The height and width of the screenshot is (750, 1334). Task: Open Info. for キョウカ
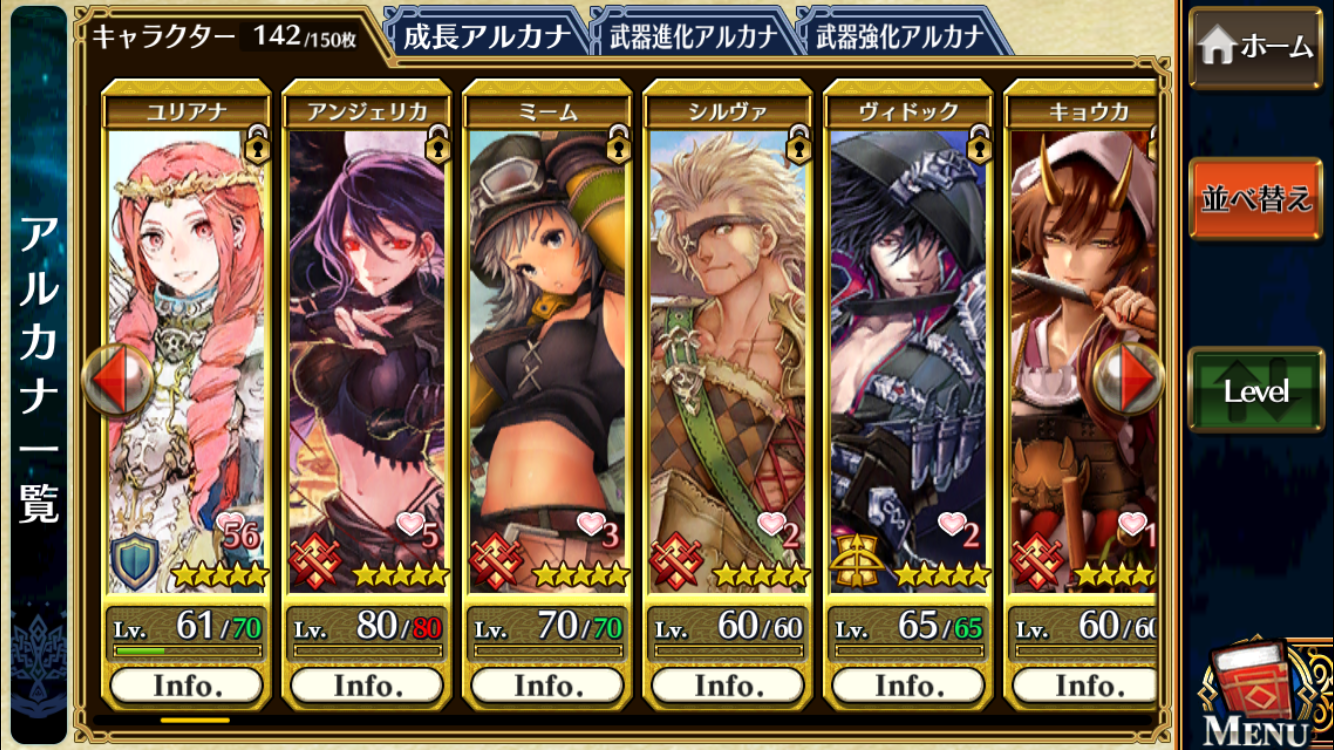[1084, 686]
